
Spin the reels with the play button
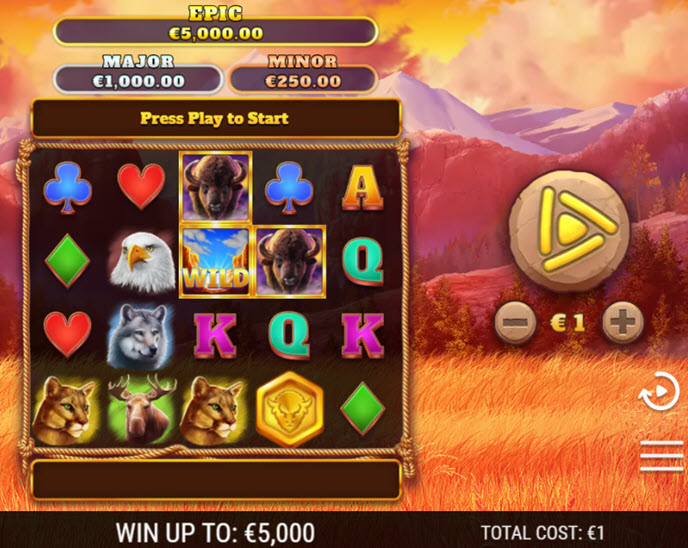point(568,231)
